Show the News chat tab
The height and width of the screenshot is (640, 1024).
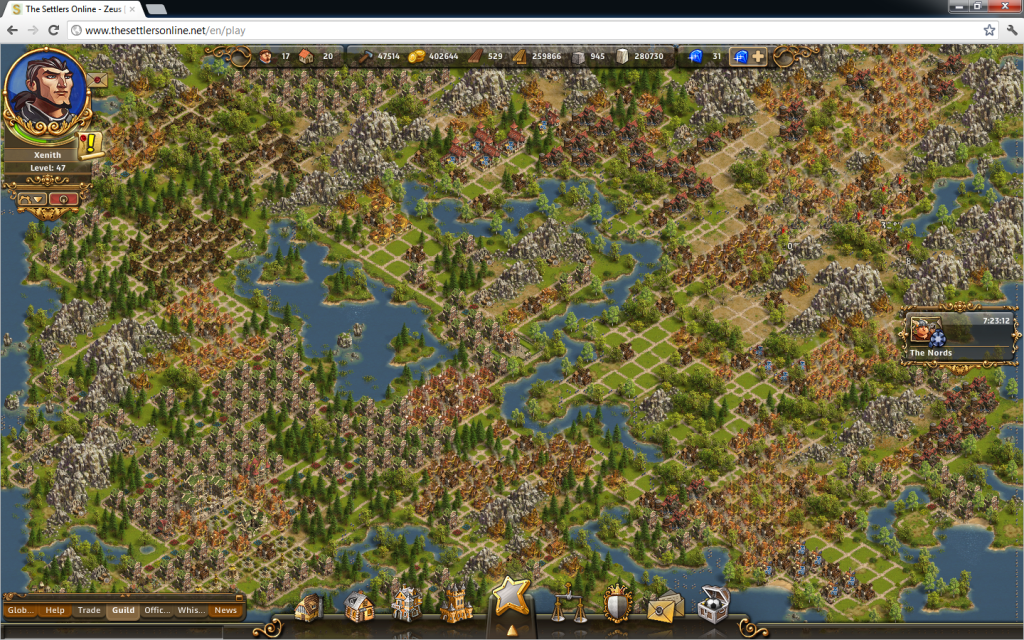pos(225,610)
